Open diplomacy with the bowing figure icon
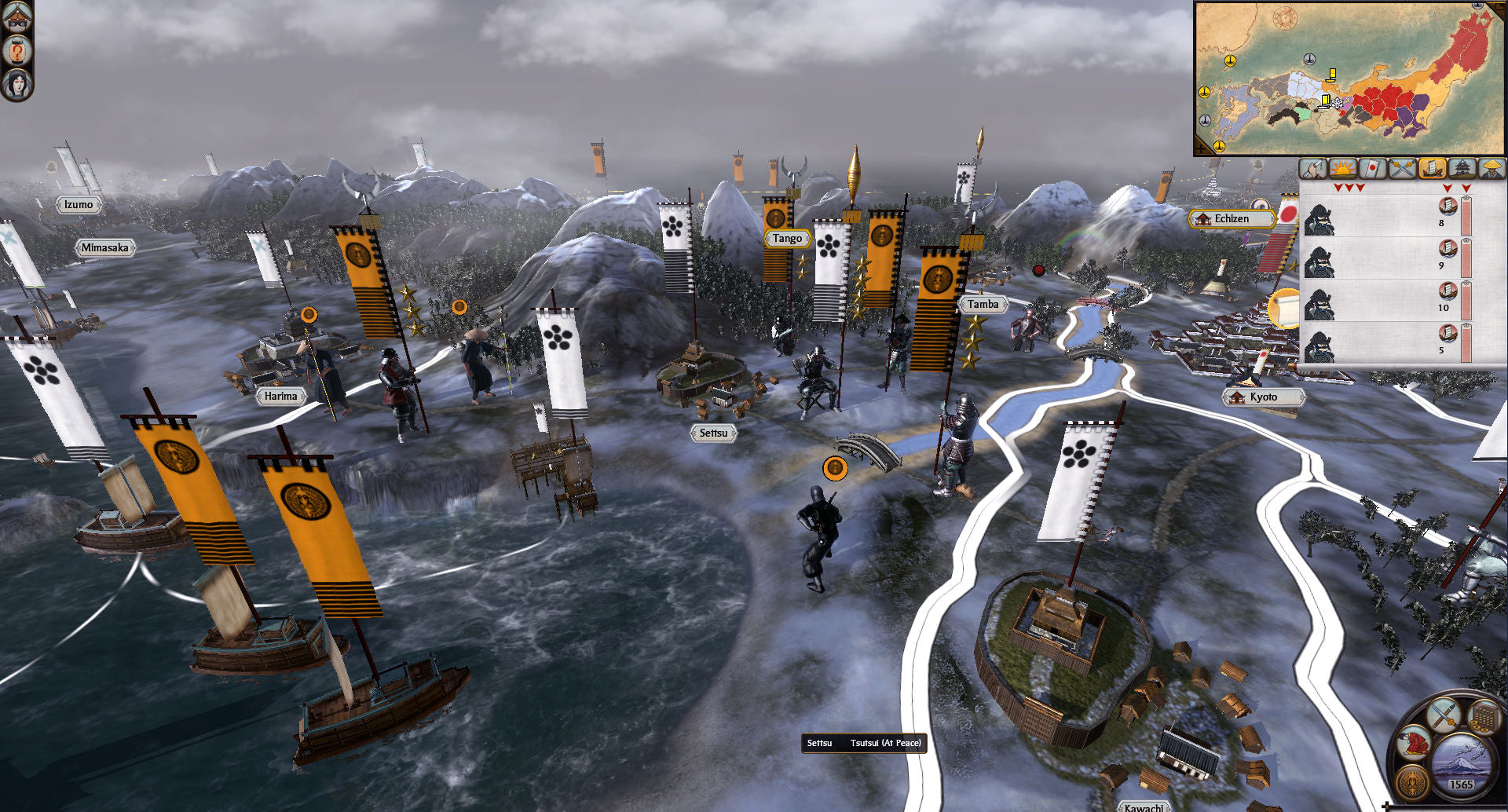 click(x=1414, y=744)
